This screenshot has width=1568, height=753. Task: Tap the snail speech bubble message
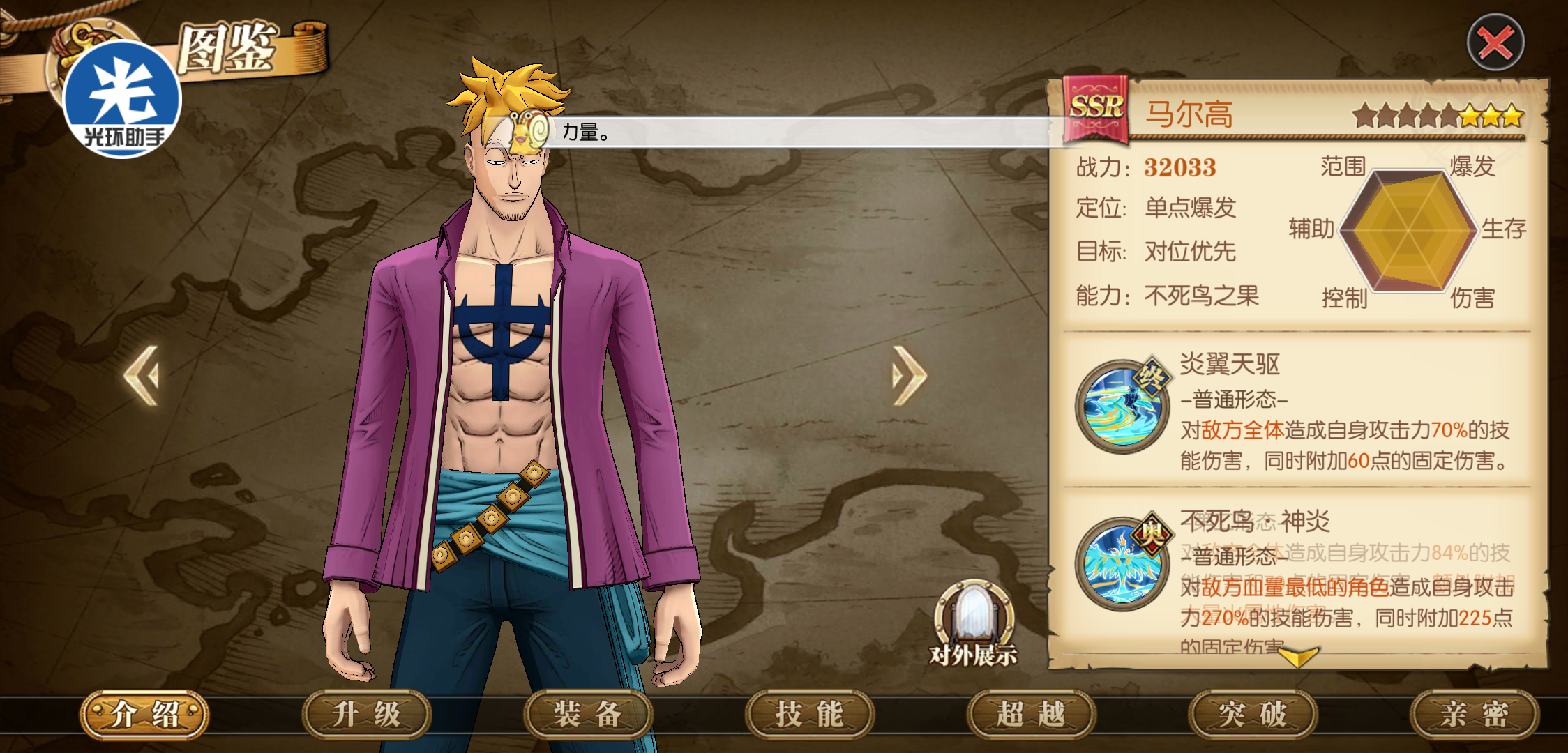[802, 132]
